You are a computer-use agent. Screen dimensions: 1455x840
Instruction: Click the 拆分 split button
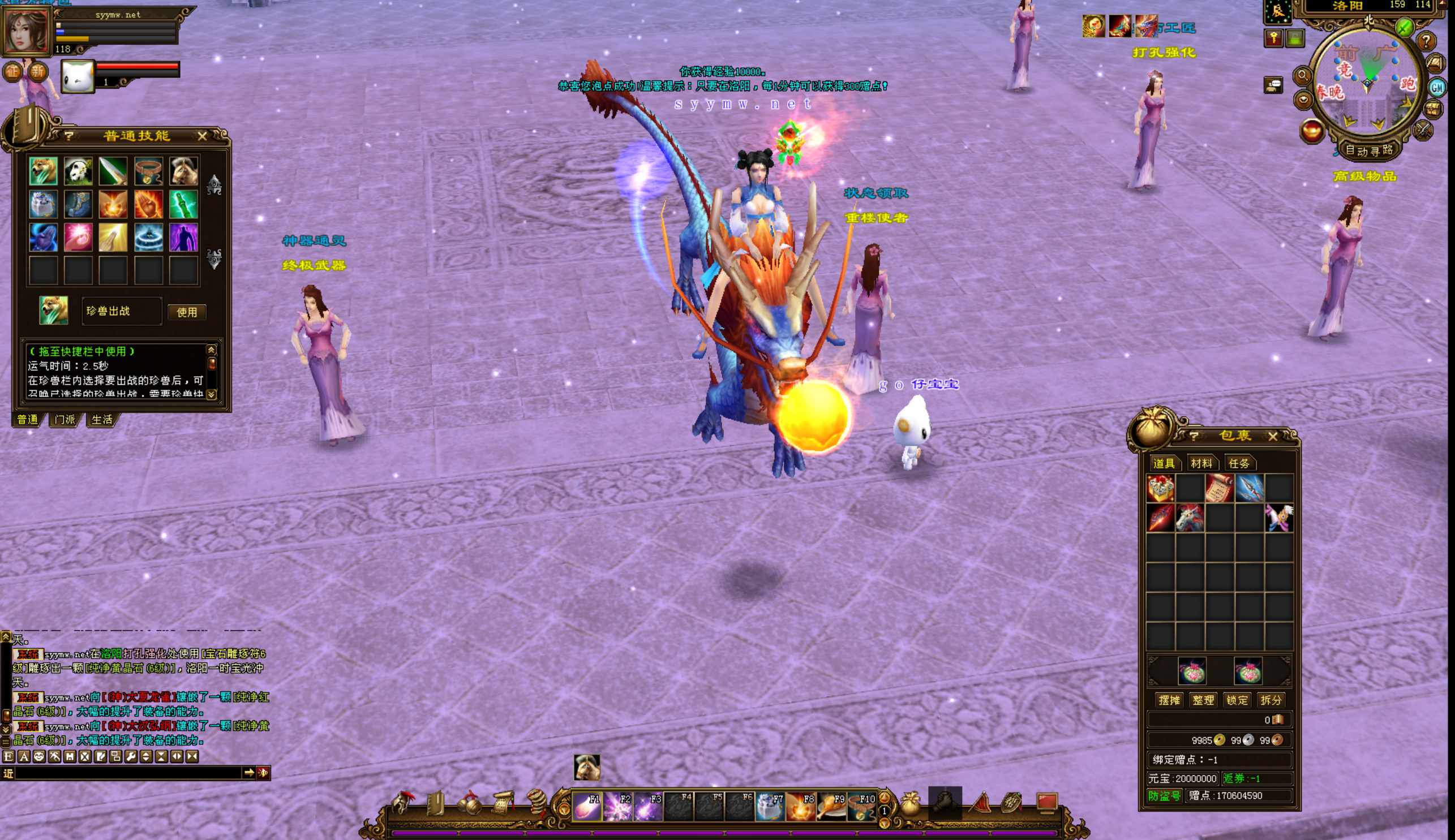coord(1271,700)
